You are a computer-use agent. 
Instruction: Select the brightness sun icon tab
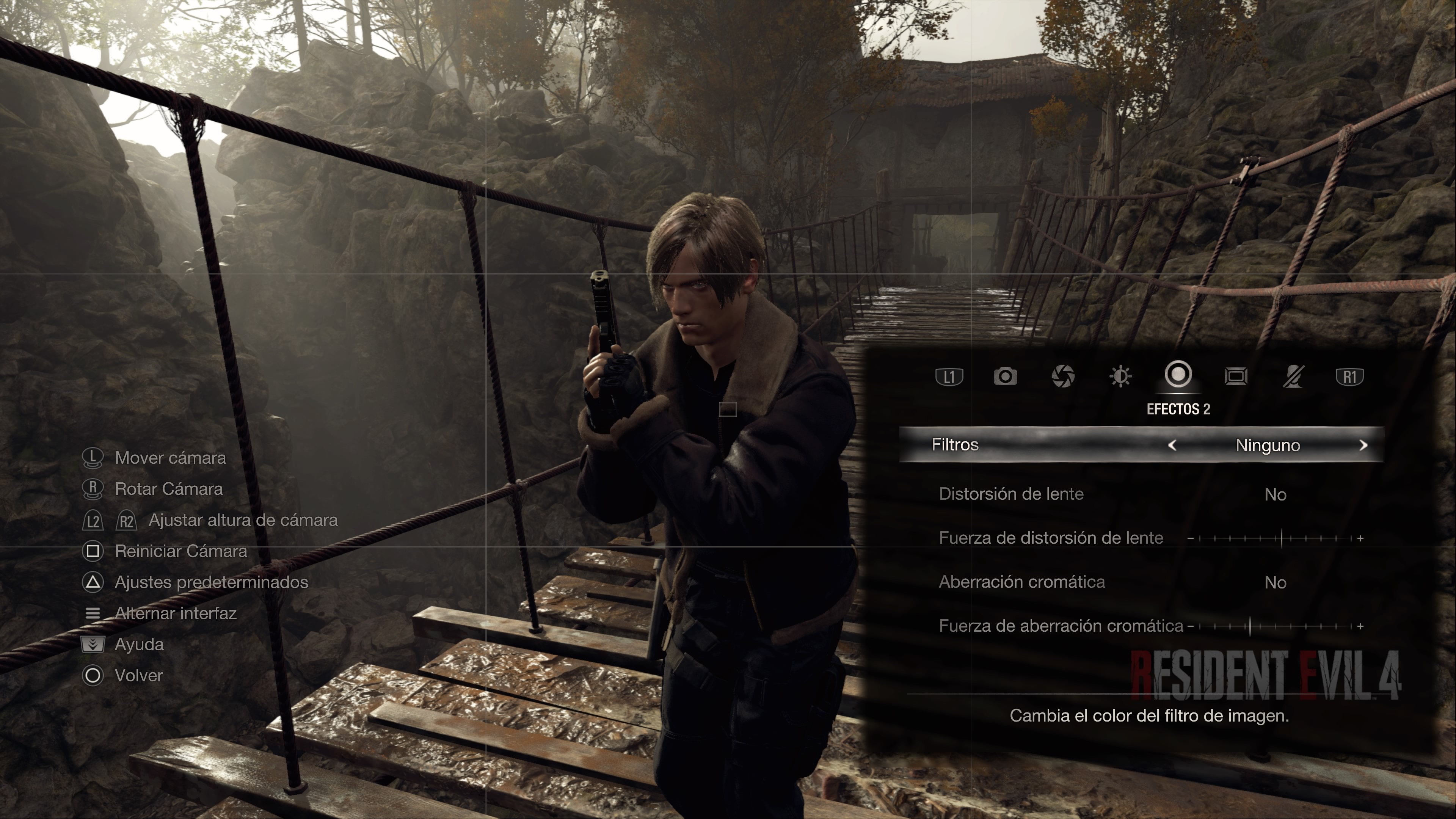pos(1120,377)
